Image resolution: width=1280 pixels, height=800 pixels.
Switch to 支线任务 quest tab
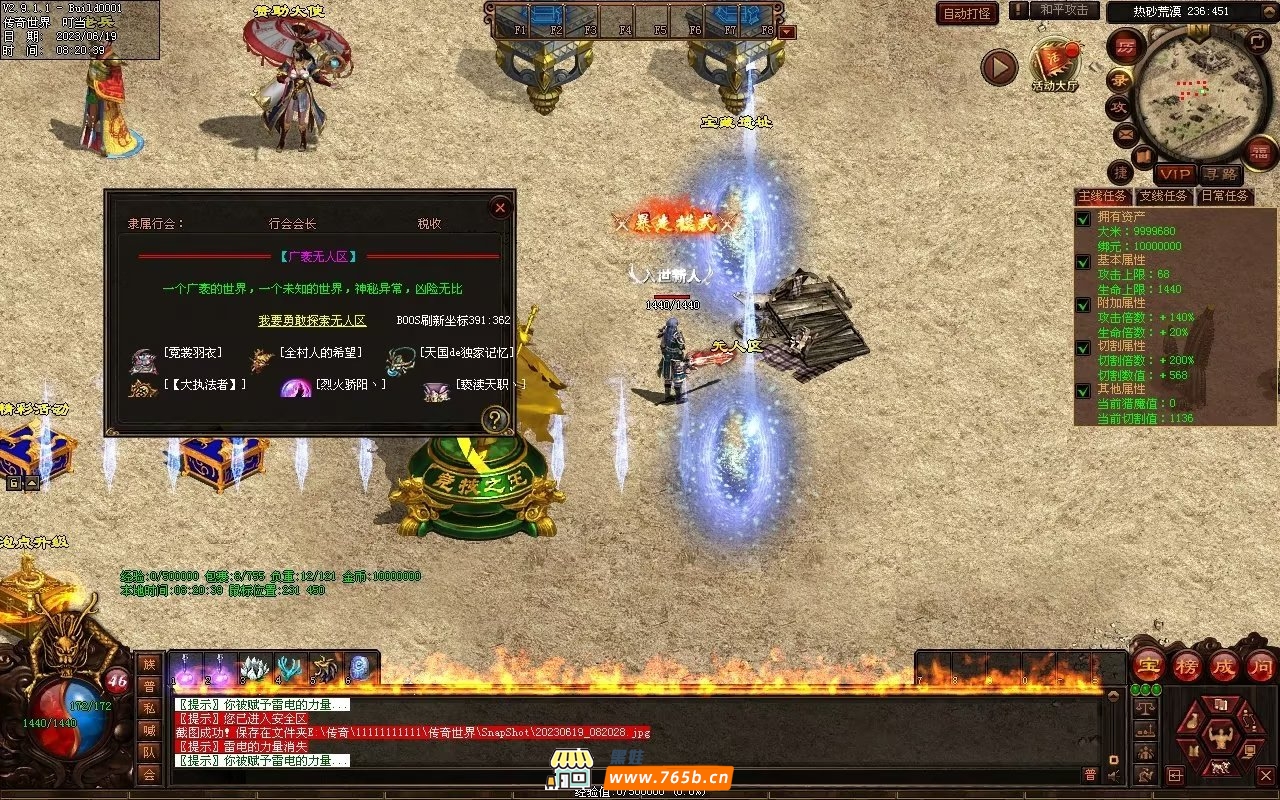[x=1163, y=196]
